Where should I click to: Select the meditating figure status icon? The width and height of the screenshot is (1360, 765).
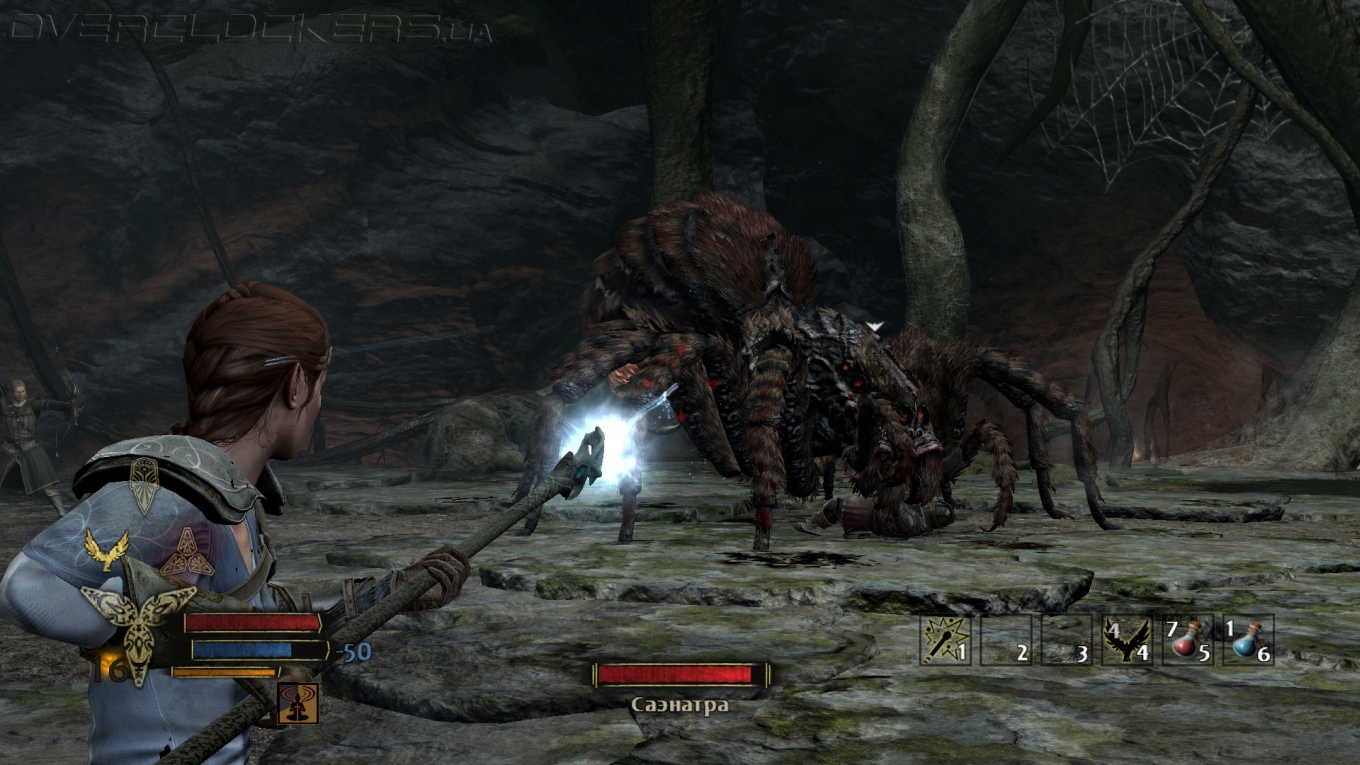pyautogui.click(x=298, y=703)
